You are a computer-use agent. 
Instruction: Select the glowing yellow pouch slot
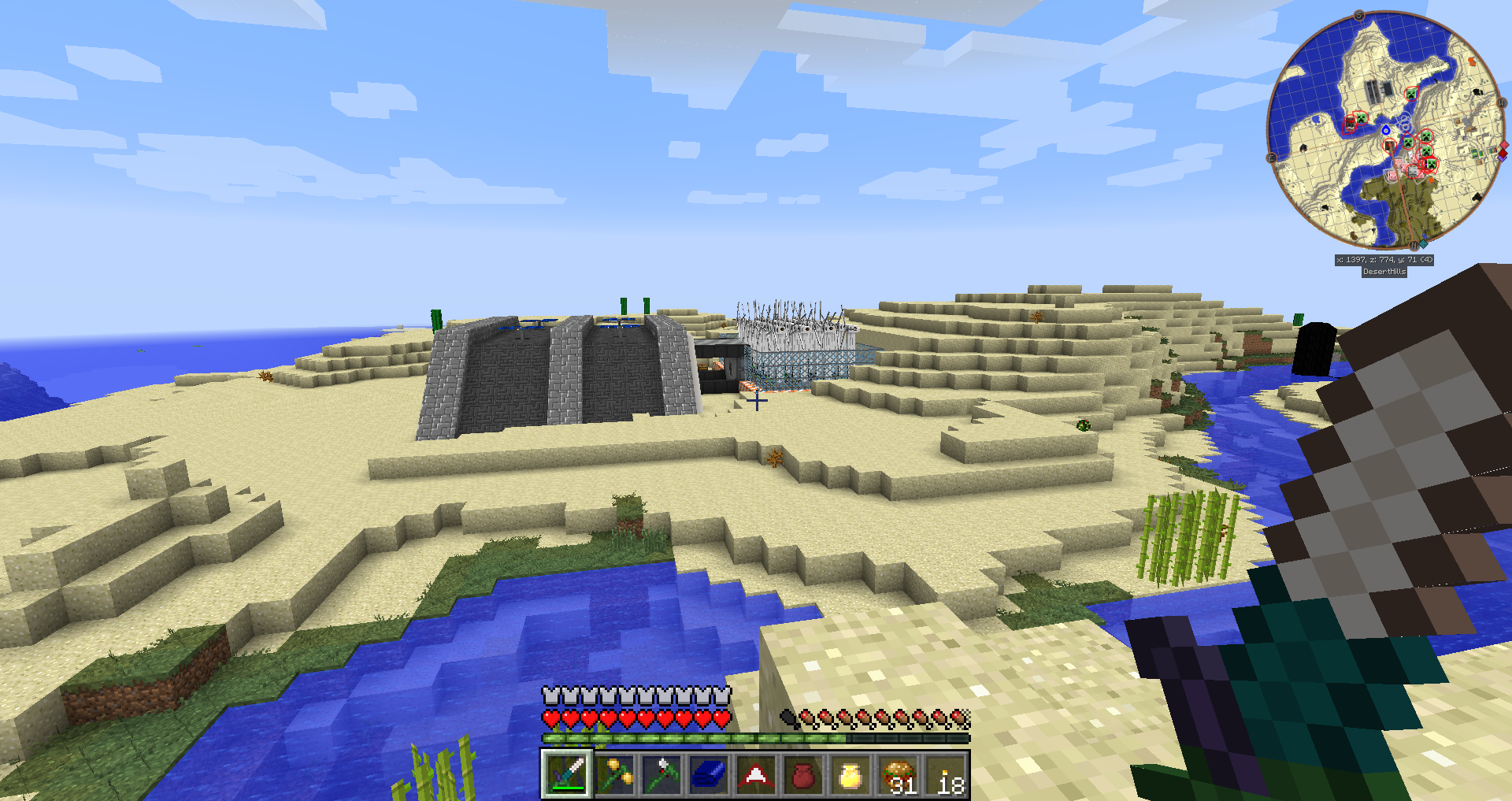click(x=850, y=774)
